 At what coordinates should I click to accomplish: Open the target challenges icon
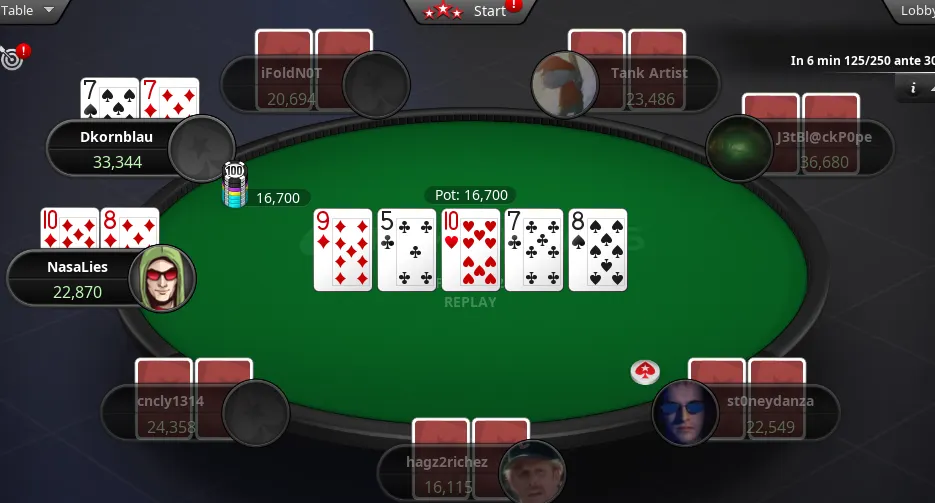point(12,58)
